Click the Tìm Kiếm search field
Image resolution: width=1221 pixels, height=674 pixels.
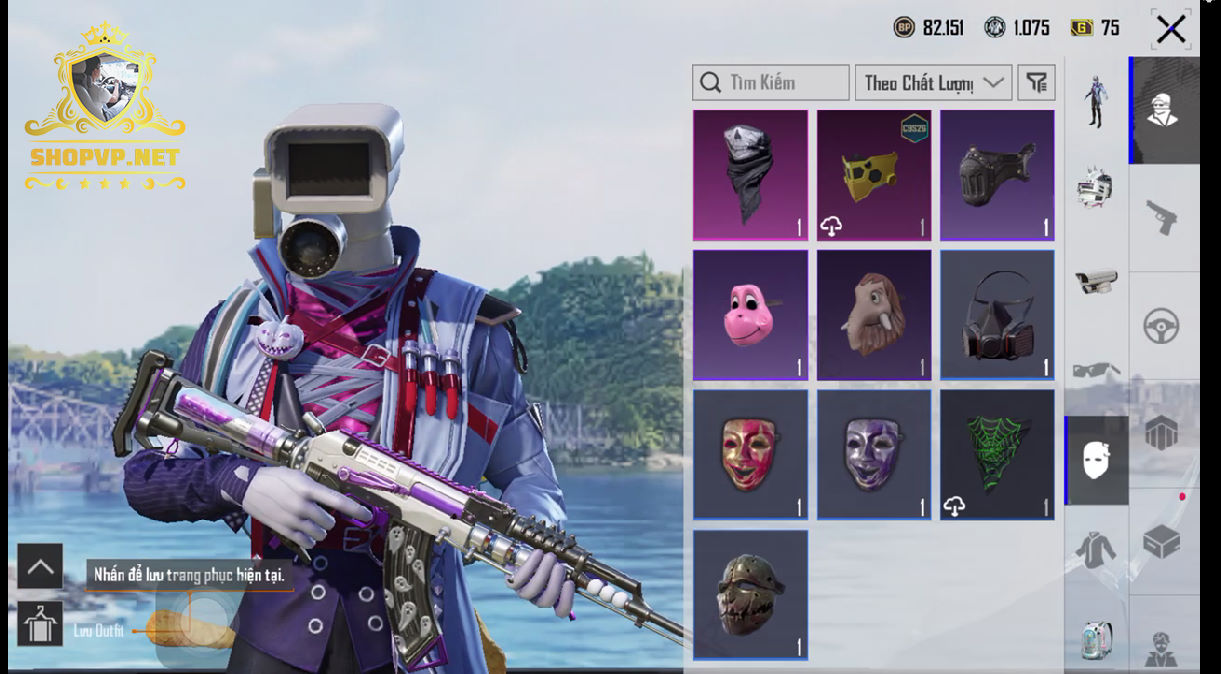point(770,83)
